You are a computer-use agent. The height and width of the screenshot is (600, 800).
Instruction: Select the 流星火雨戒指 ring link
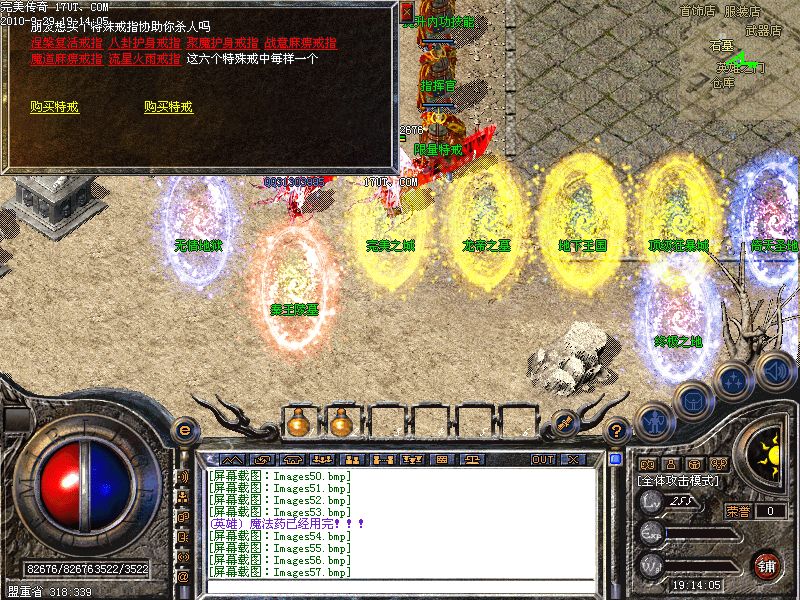(x=144, y=59)
